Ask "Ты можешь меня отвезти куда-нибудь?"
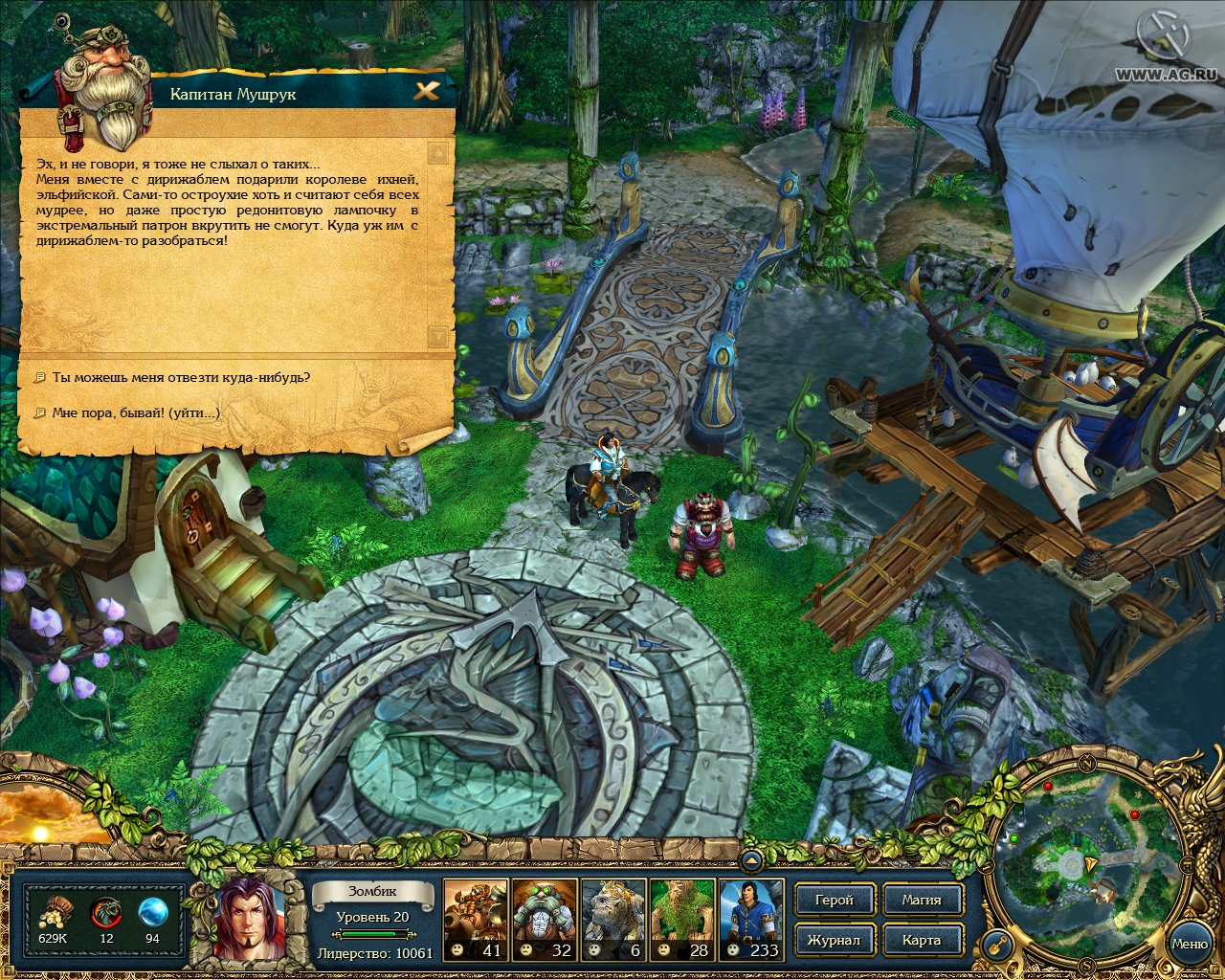The image size is (1225, 980). pos(181,377)
